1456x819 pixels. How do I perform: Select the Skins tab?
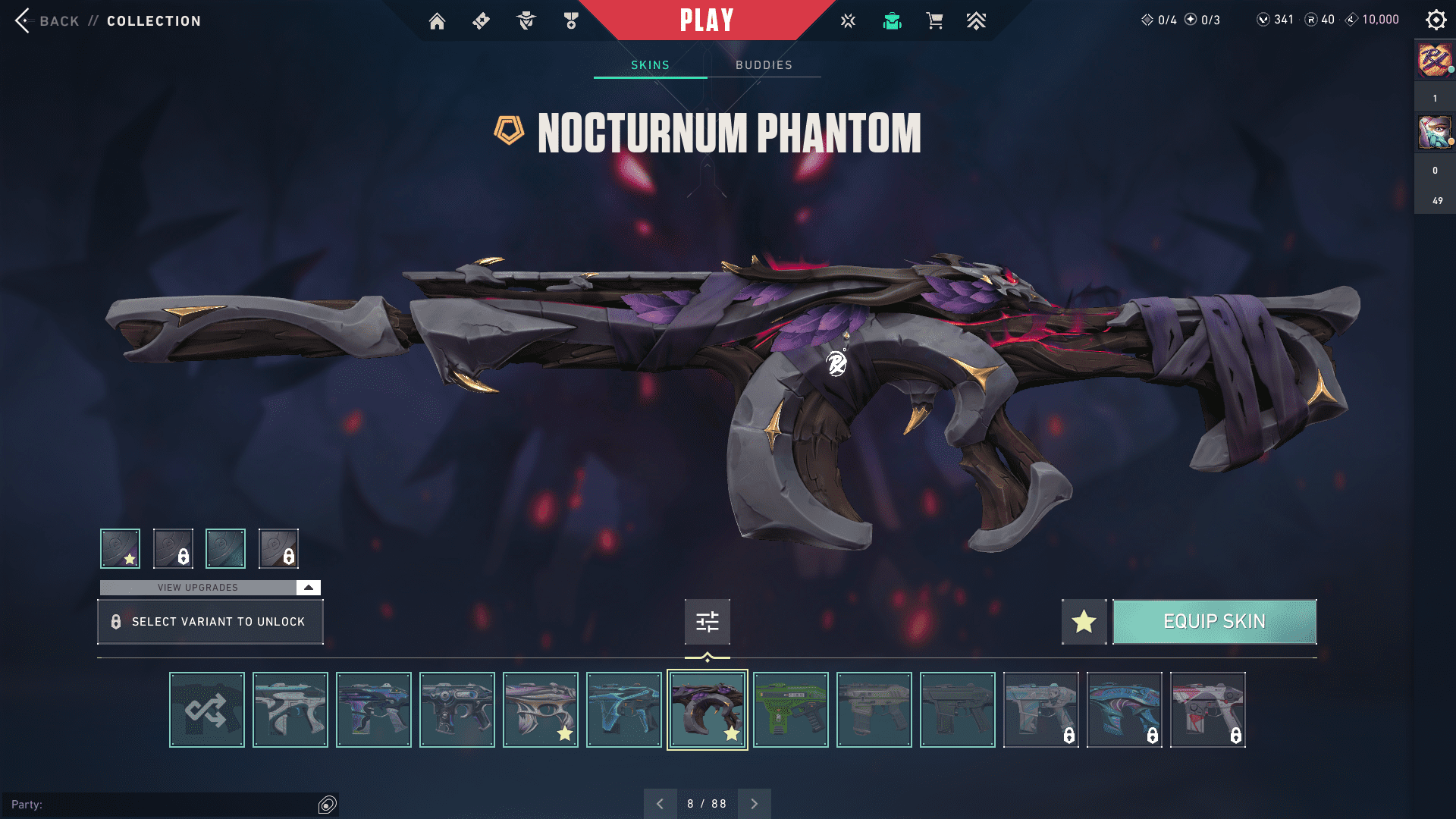(650, 65)
